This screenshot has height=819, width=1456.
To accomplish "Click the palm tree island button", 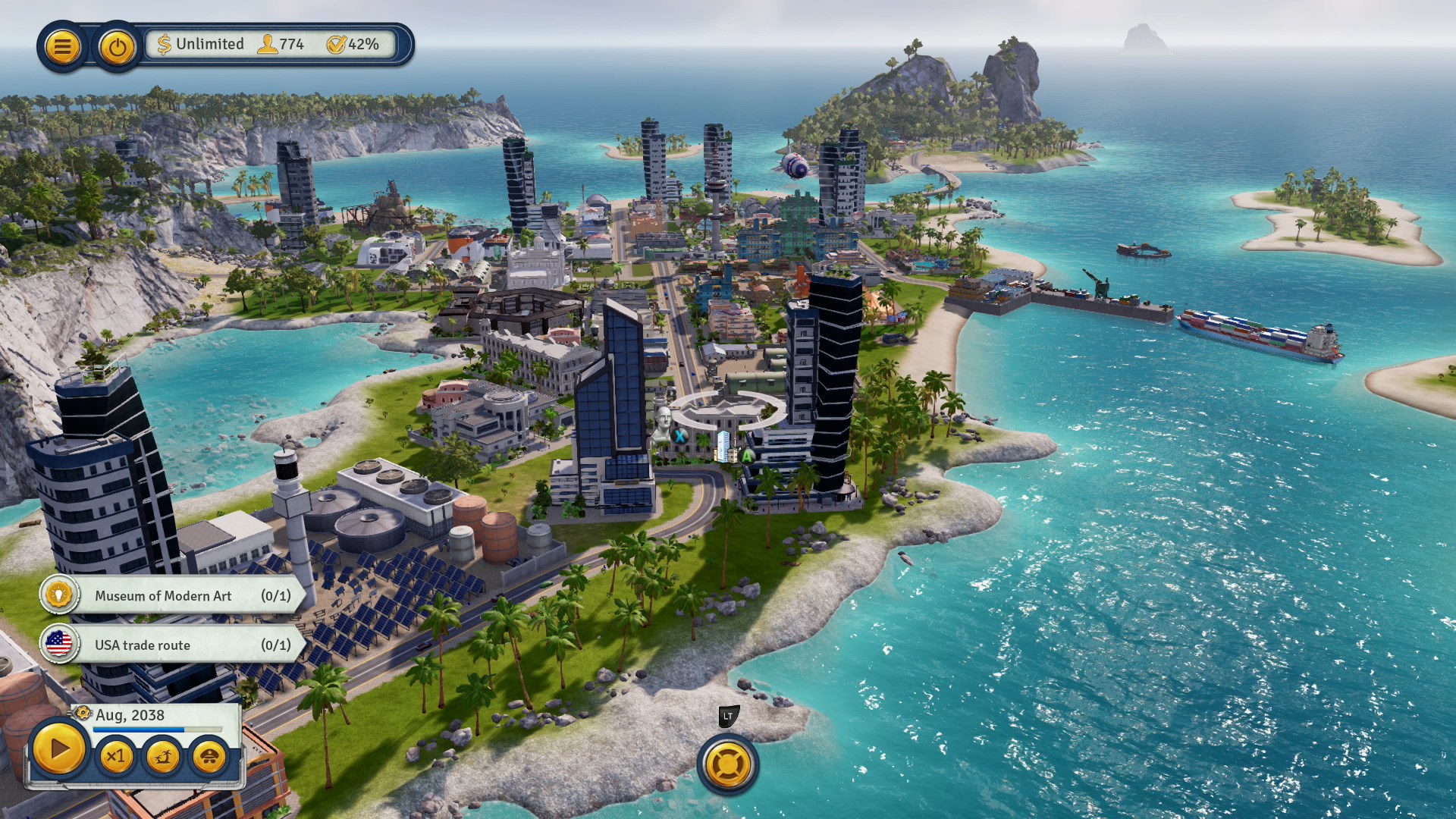I will tap(162, 756).
